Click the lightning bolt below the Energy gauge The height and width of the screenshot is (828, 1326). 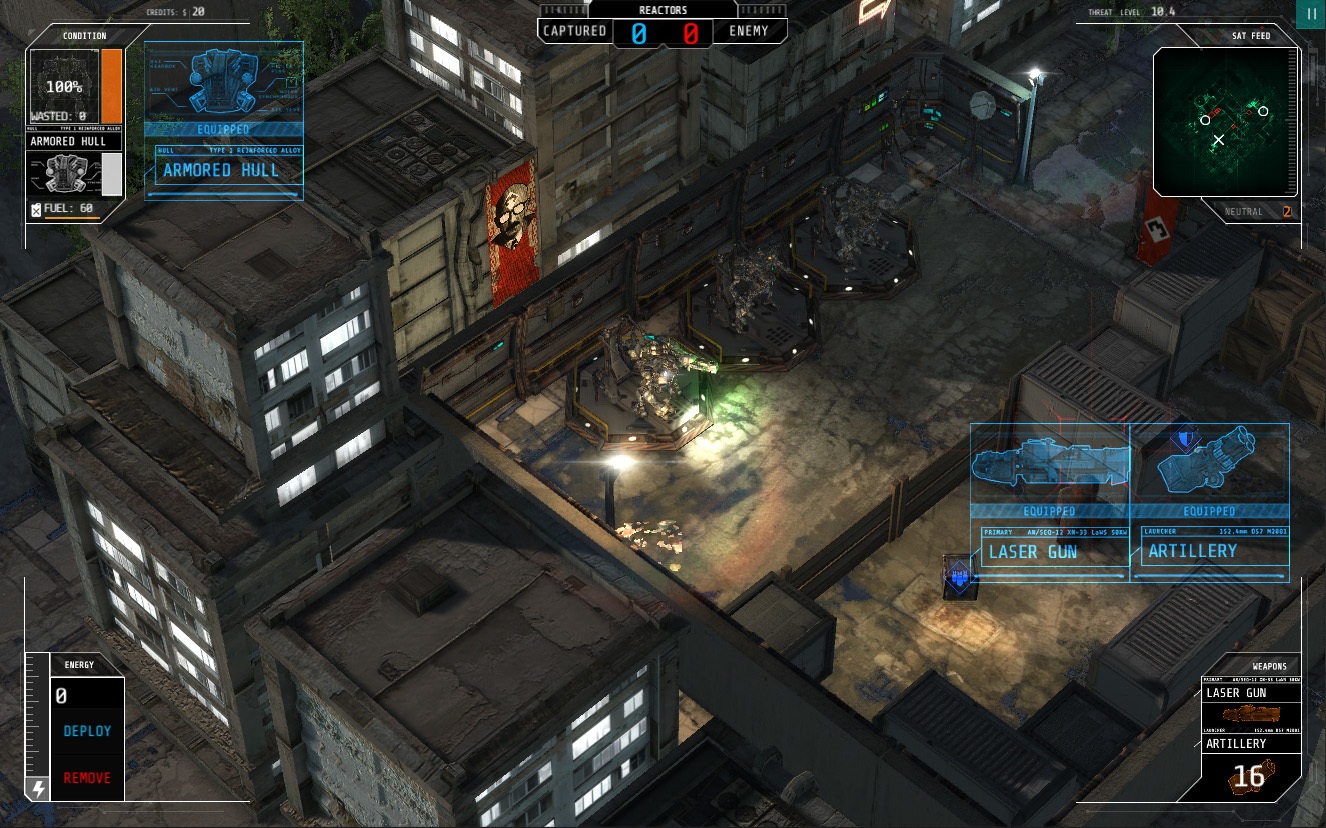pyautogui.click(x=36, y=788)
